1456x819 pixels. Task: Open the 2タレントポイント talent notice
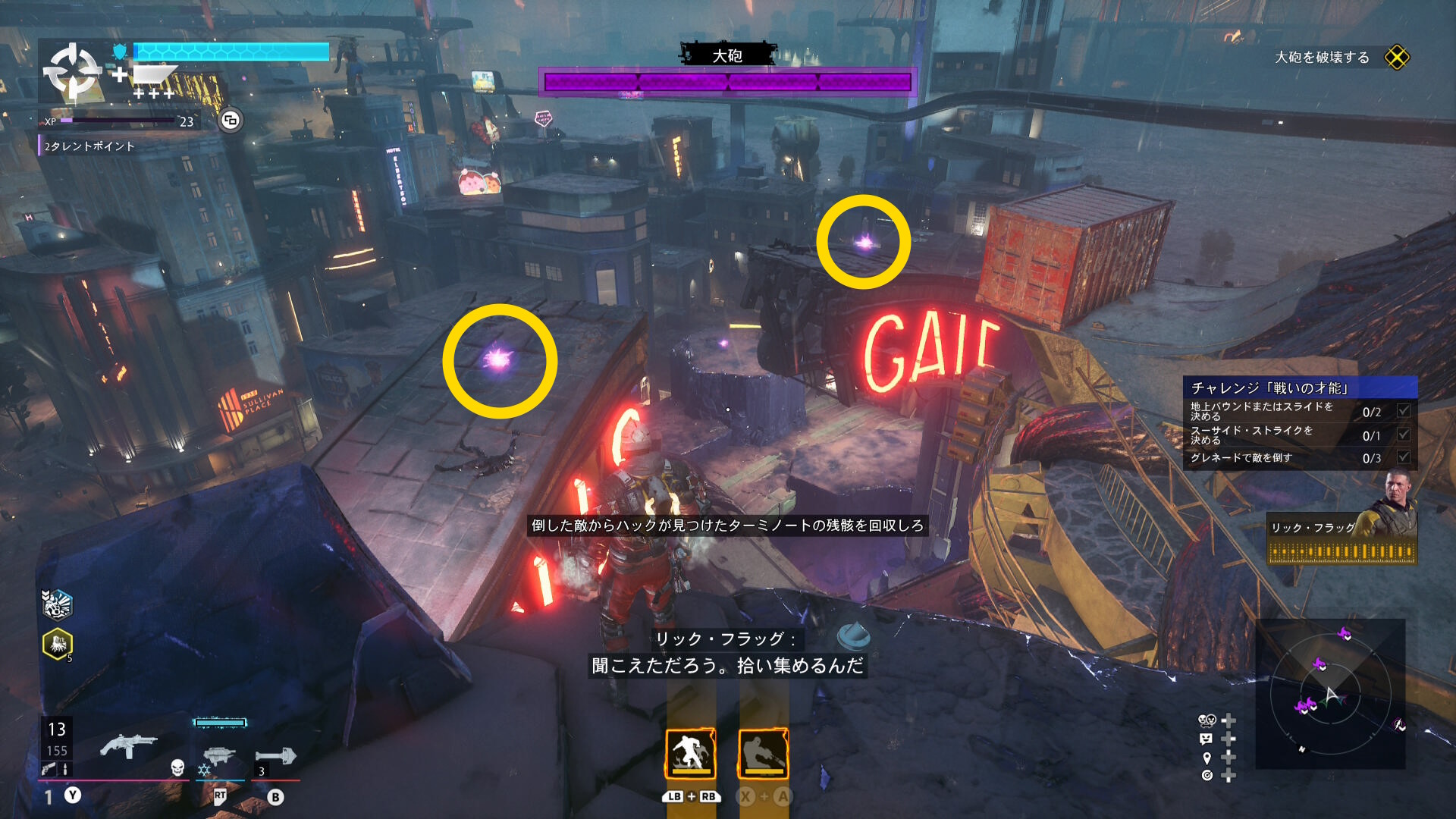89,146
